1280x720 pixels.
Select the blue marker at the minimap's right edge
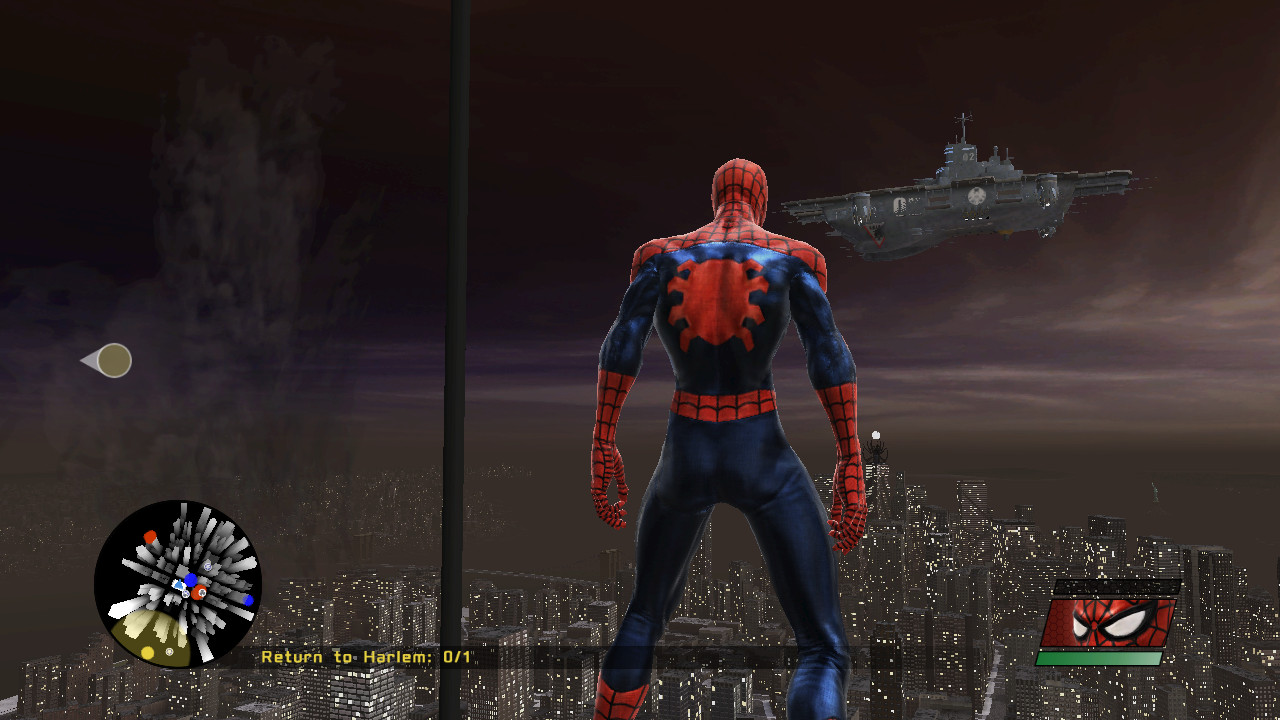(248, 600)
